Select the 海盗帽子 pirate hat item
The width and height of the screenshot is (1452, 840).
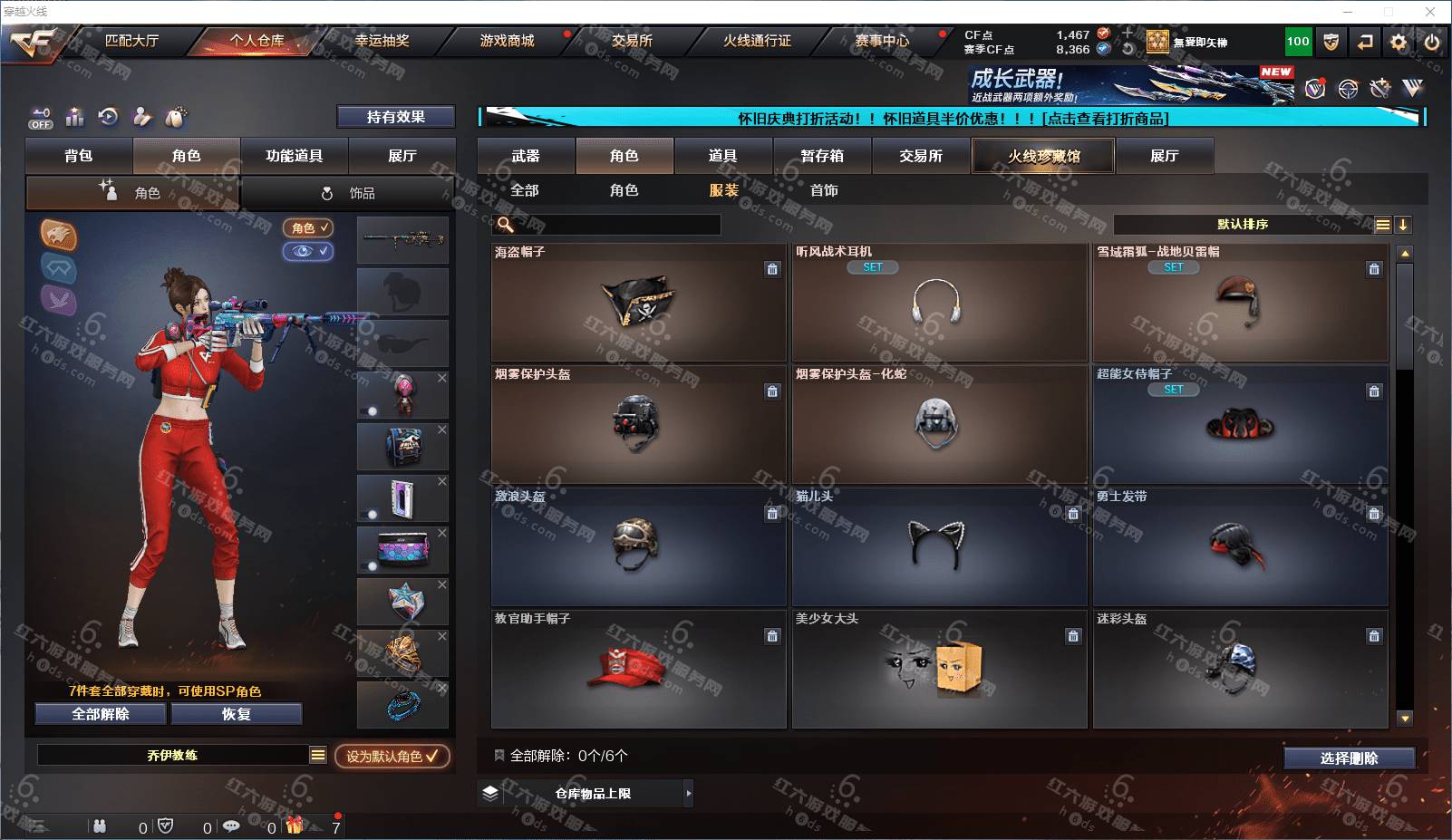638,303
